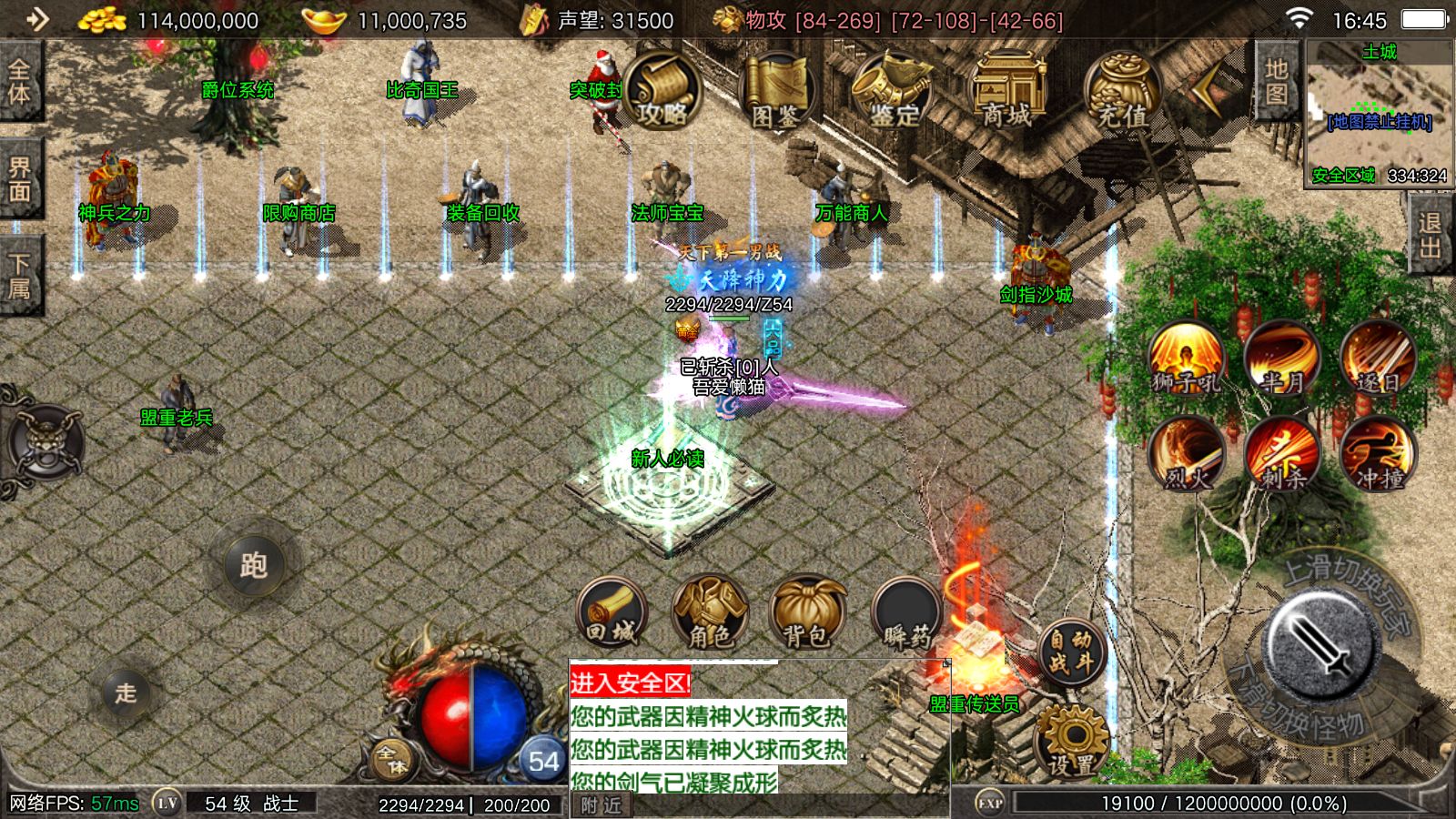Open the 设置 settings gear
Screen dimensions: 1456x819
pyautogui.click(x=1072, y=742)
